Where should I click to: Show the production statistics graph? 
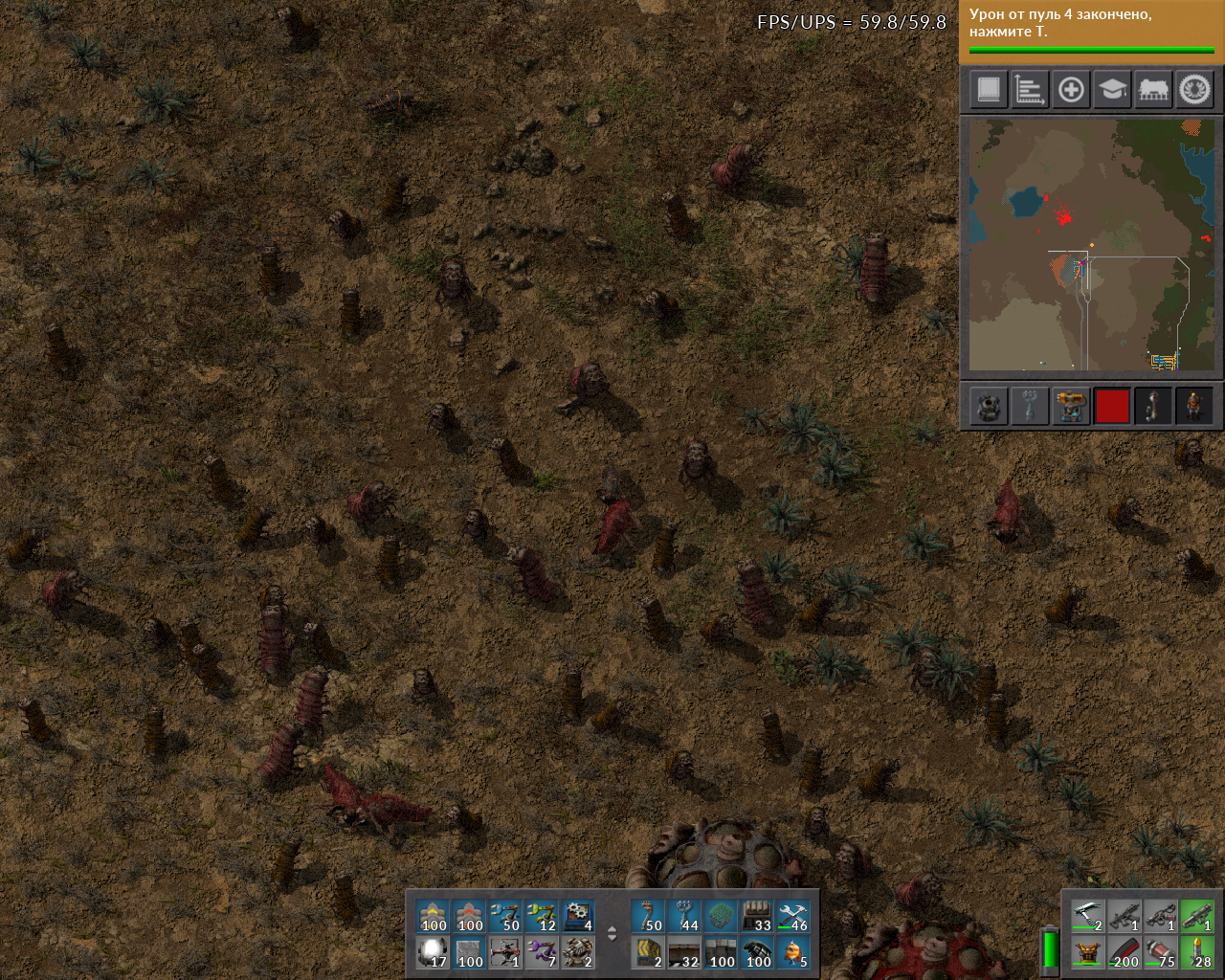(1030, 90)
